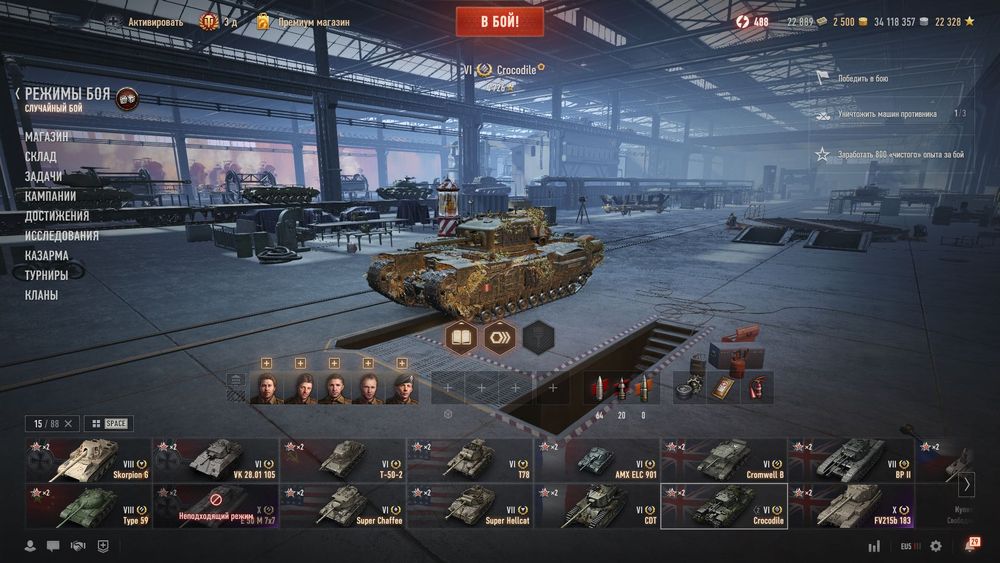Open the ТУРНИРЫ menu entry
Screen dimensions: 1000x563
[x=47, y=275]
